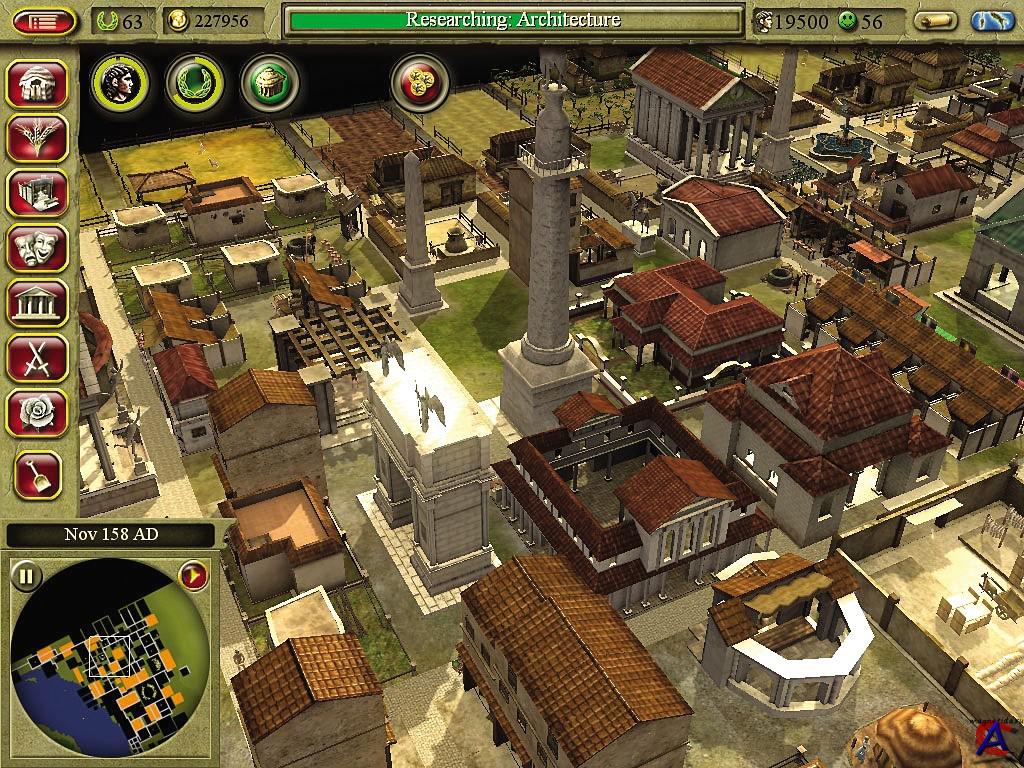Viewport: 1024px width, 768px height.
Task: Open the crossed swords military category
Action: (x=37, y=356)
